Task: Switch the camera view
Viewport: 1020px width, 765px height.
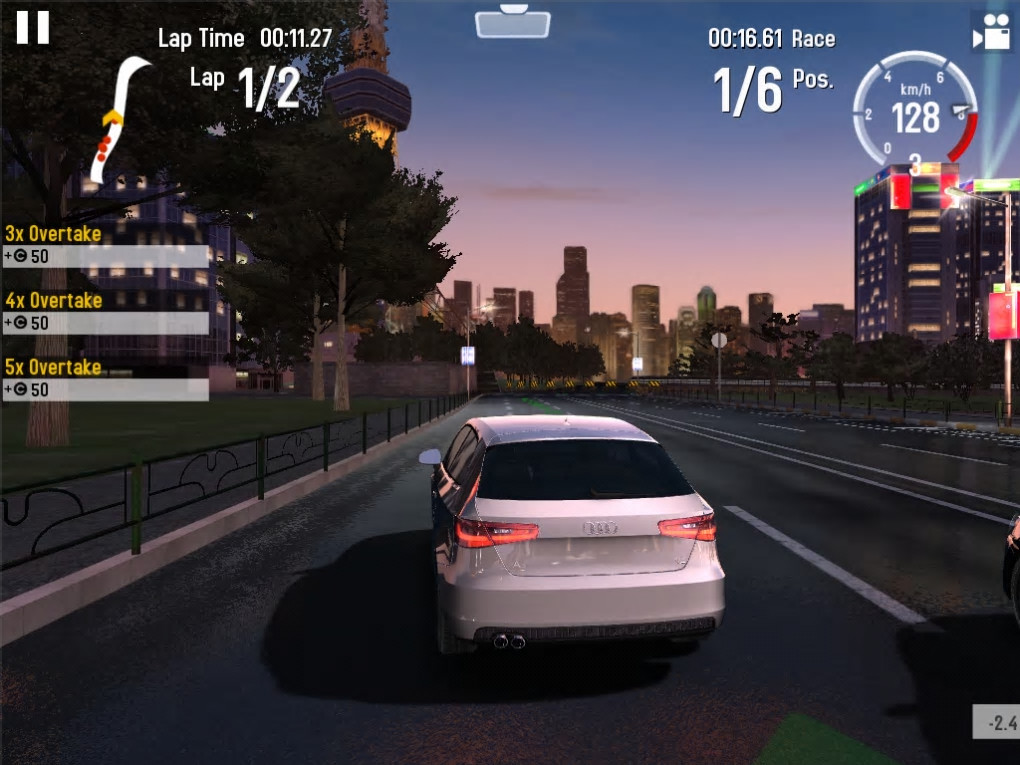Action: tap(991, 33)
